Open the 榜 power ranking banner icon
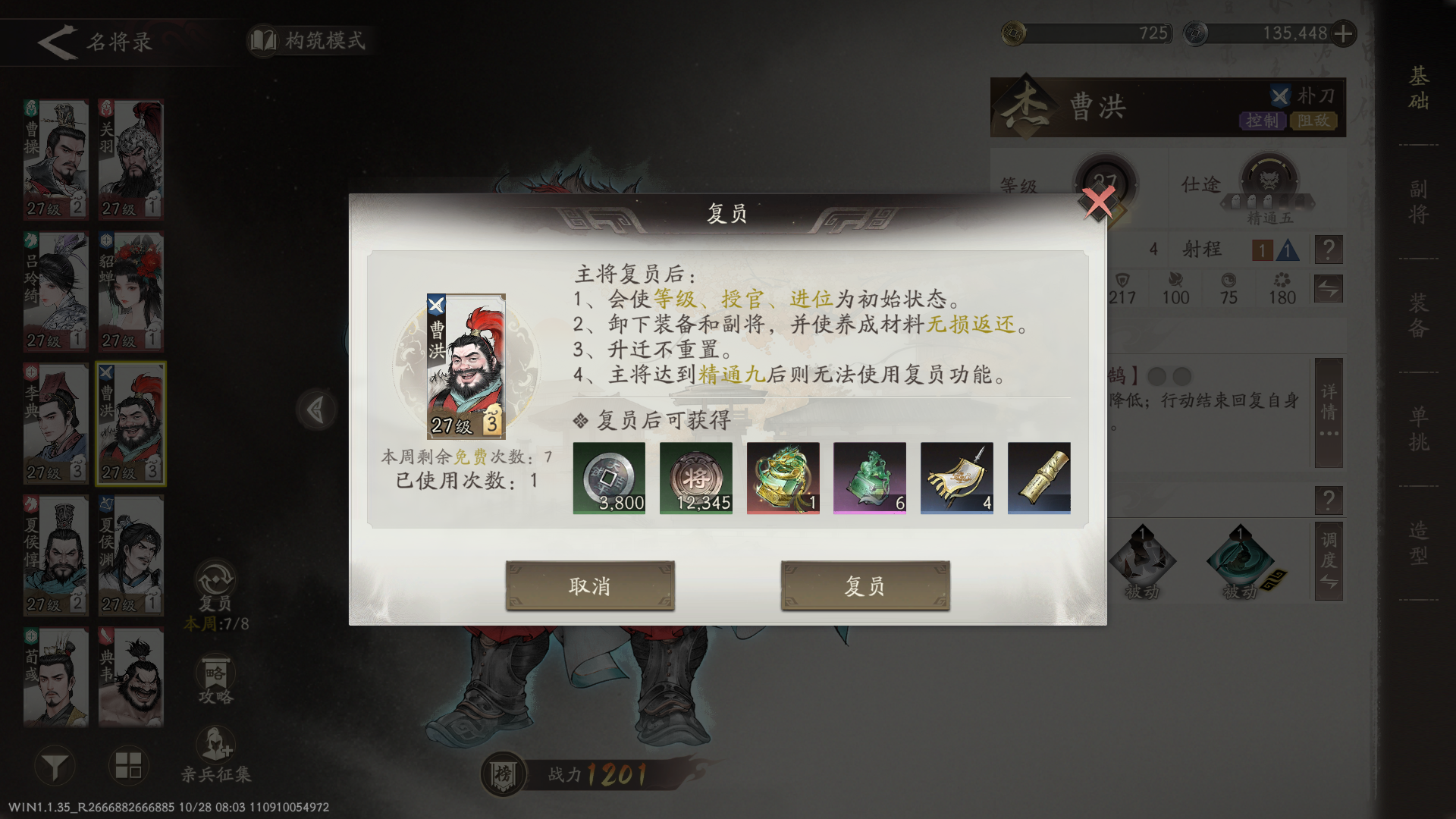1456x819 pixels. pos(503,770)
